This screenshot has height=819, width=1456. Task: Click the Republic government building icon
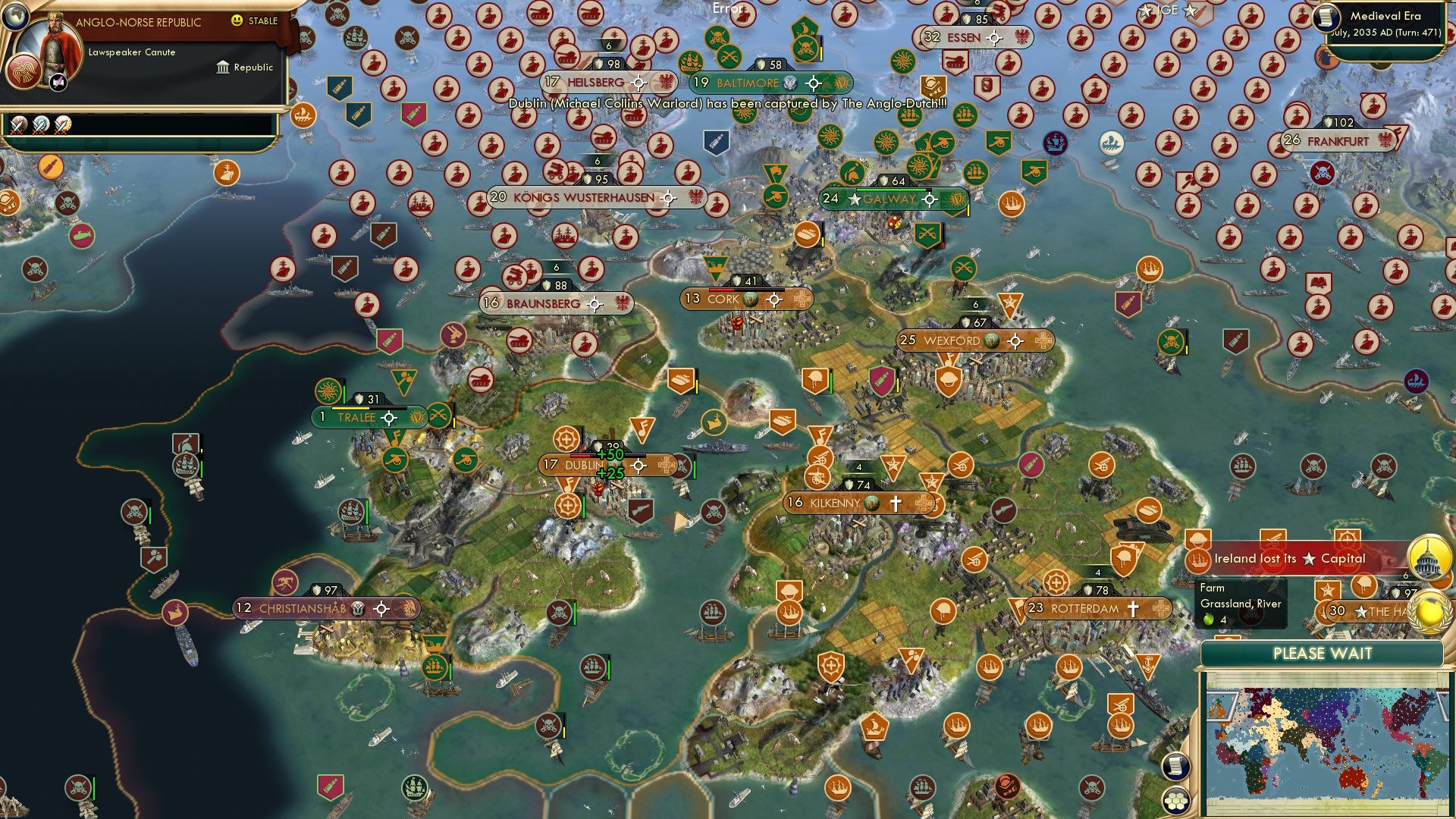223,67
